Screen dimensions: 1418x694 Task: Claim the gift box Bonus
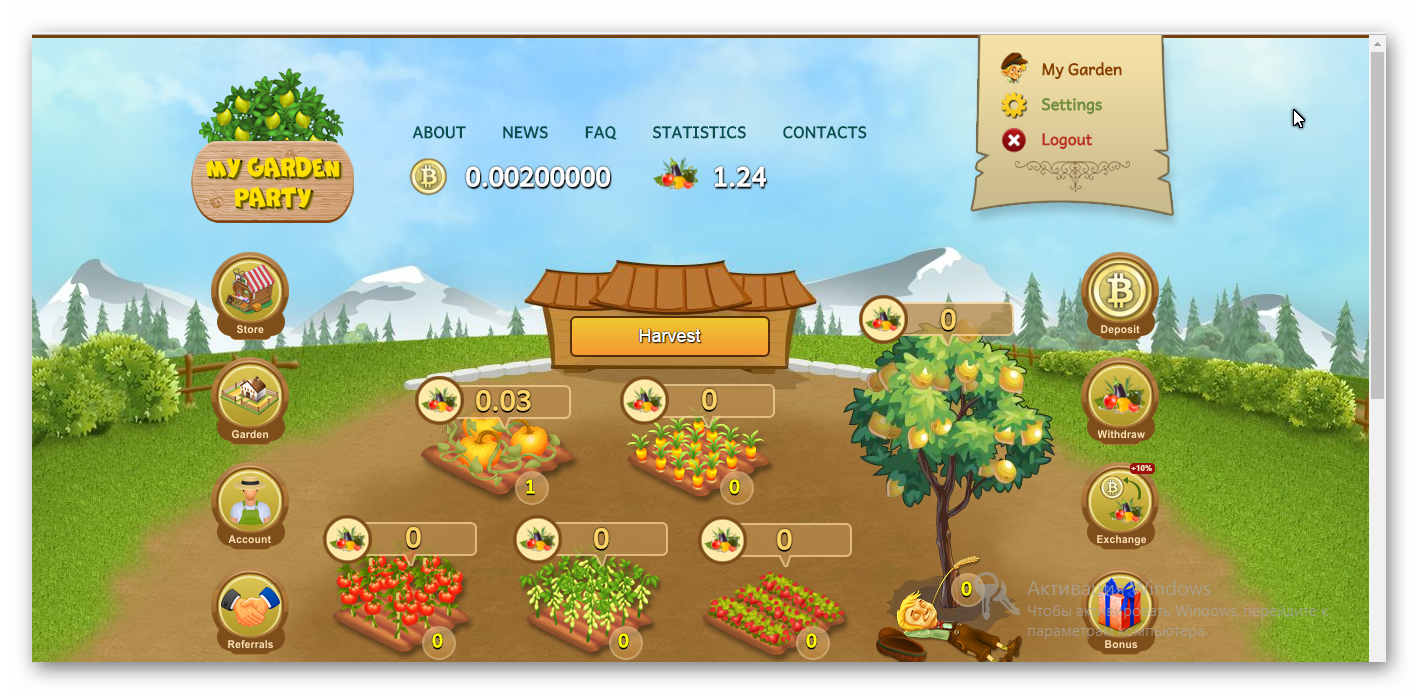(1120, 608)
